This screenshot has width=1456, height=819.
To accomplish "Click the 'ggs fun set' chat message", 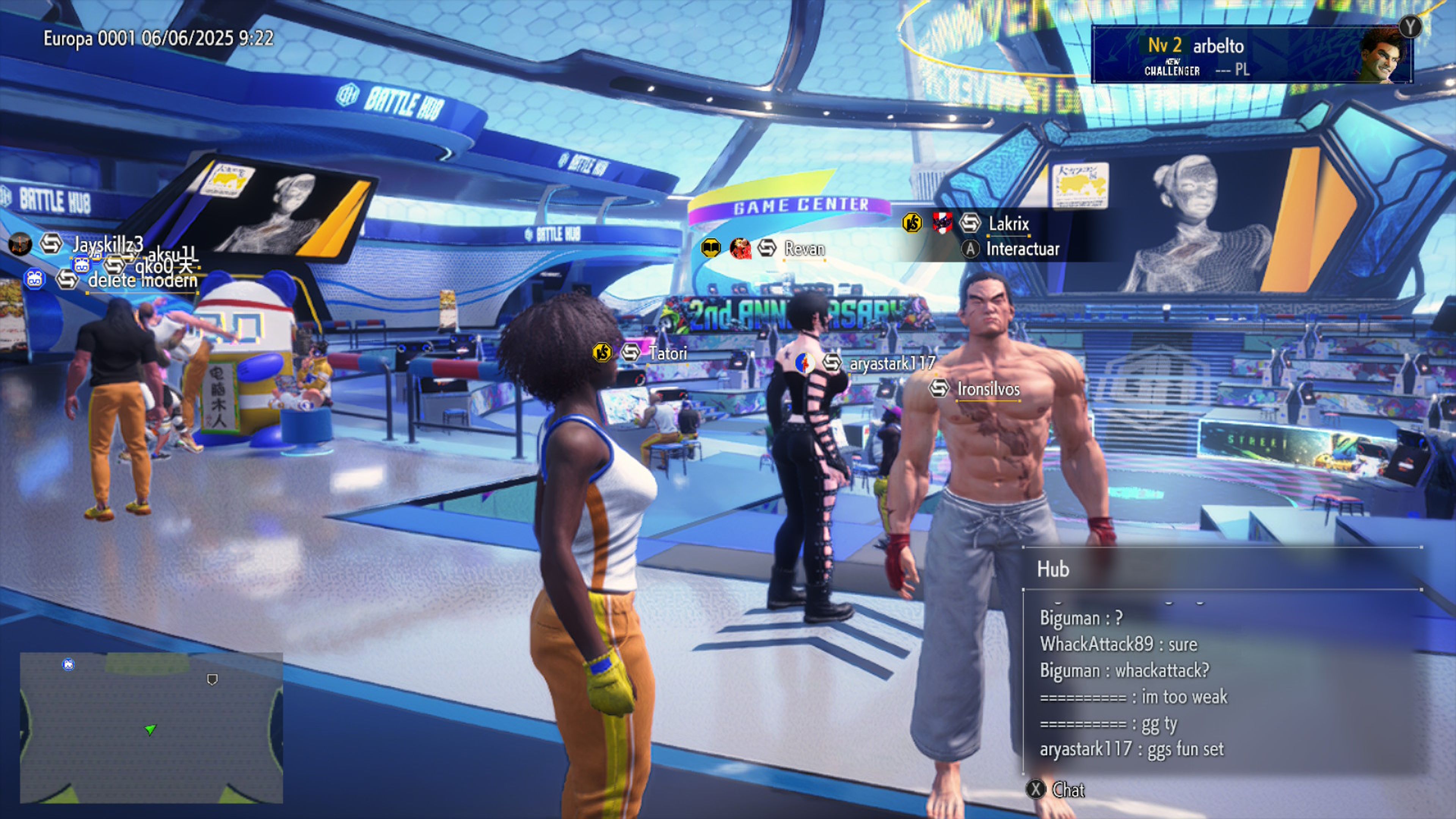I will point(1131,750).
